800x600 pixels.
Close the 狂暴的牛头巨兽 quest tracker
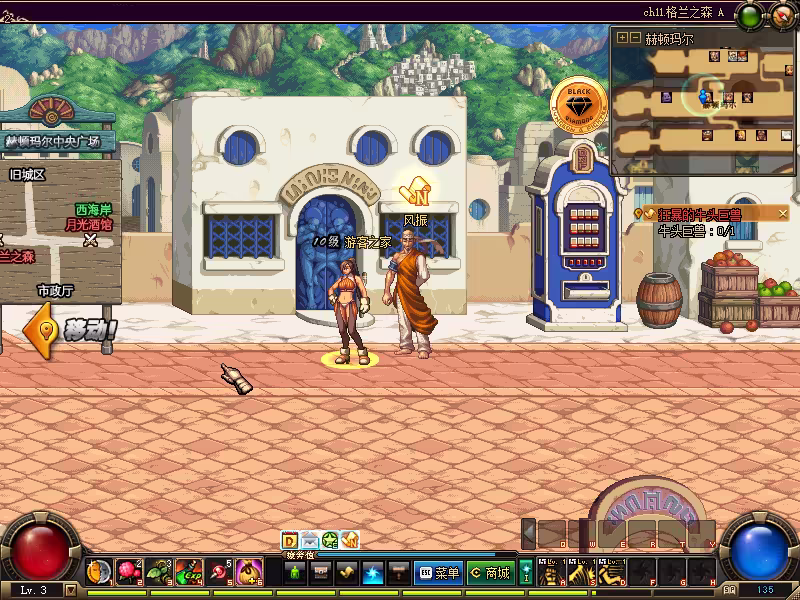coord(783,213)
